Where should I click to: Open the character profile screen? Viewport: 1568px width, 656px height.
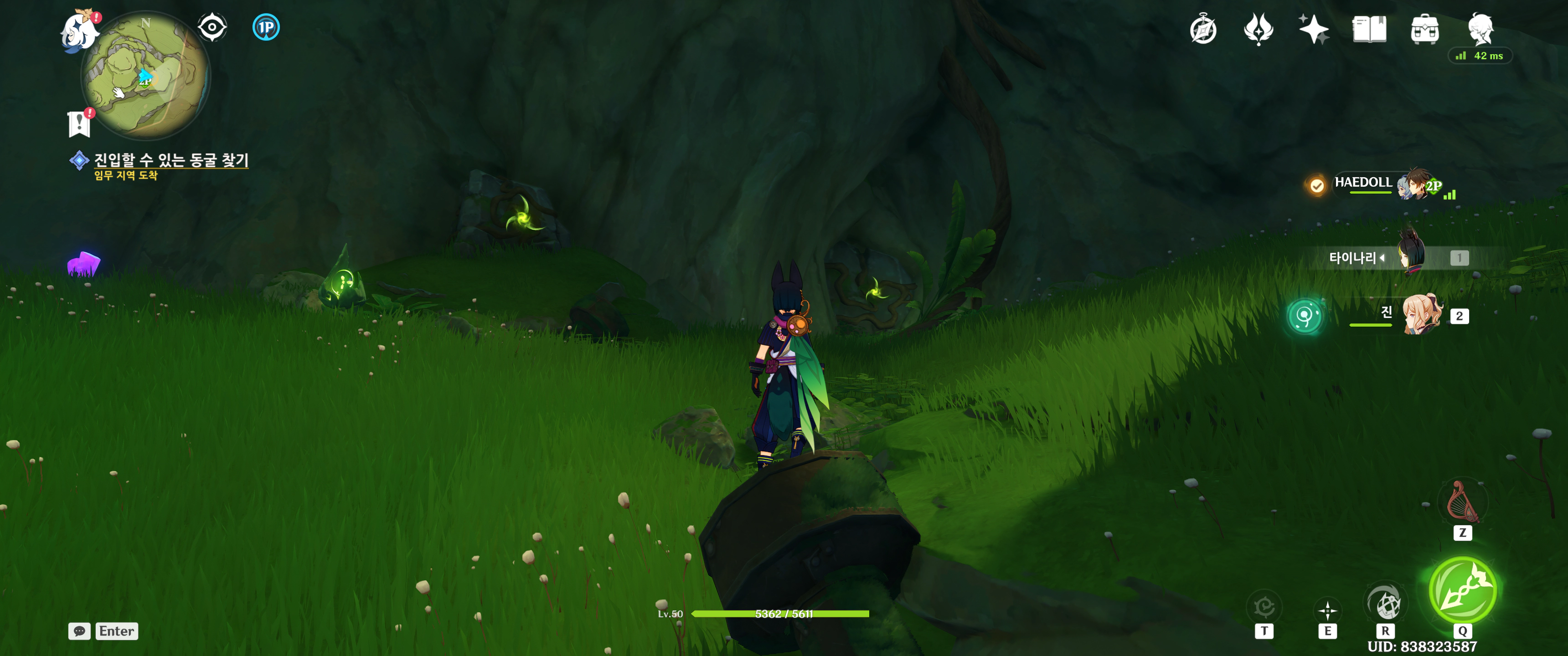pyautogui.click(x=1480, y=28)
